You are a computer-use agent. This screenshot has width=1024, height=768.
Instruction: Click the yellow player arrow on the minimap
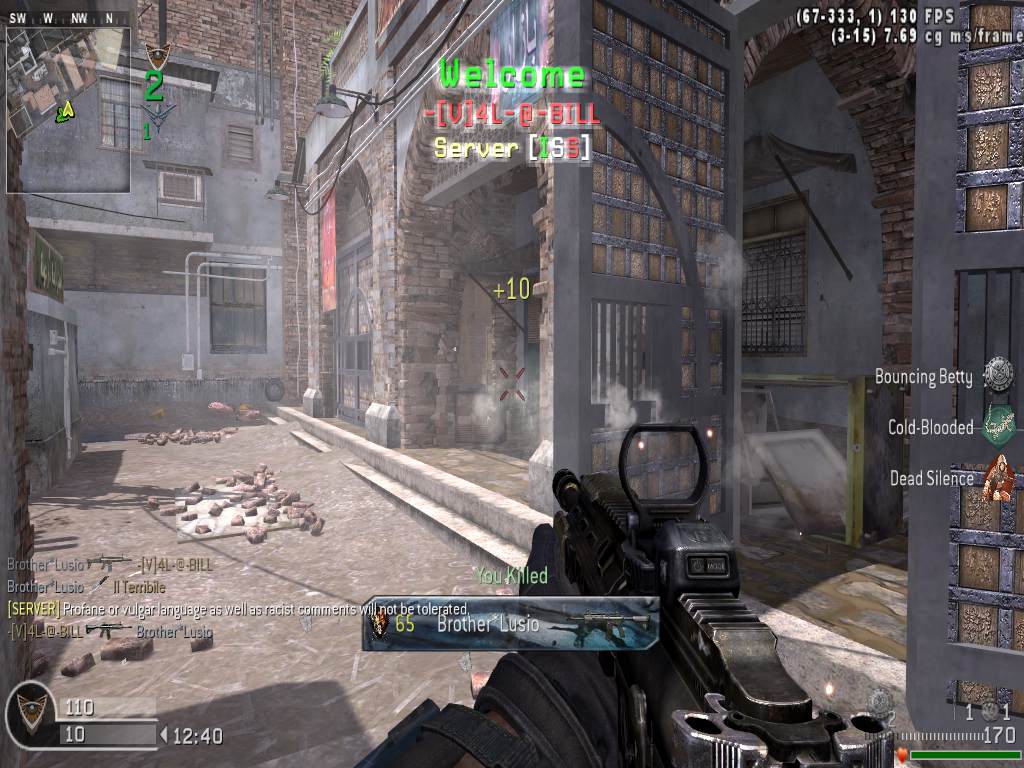click(x=66, y=110)
